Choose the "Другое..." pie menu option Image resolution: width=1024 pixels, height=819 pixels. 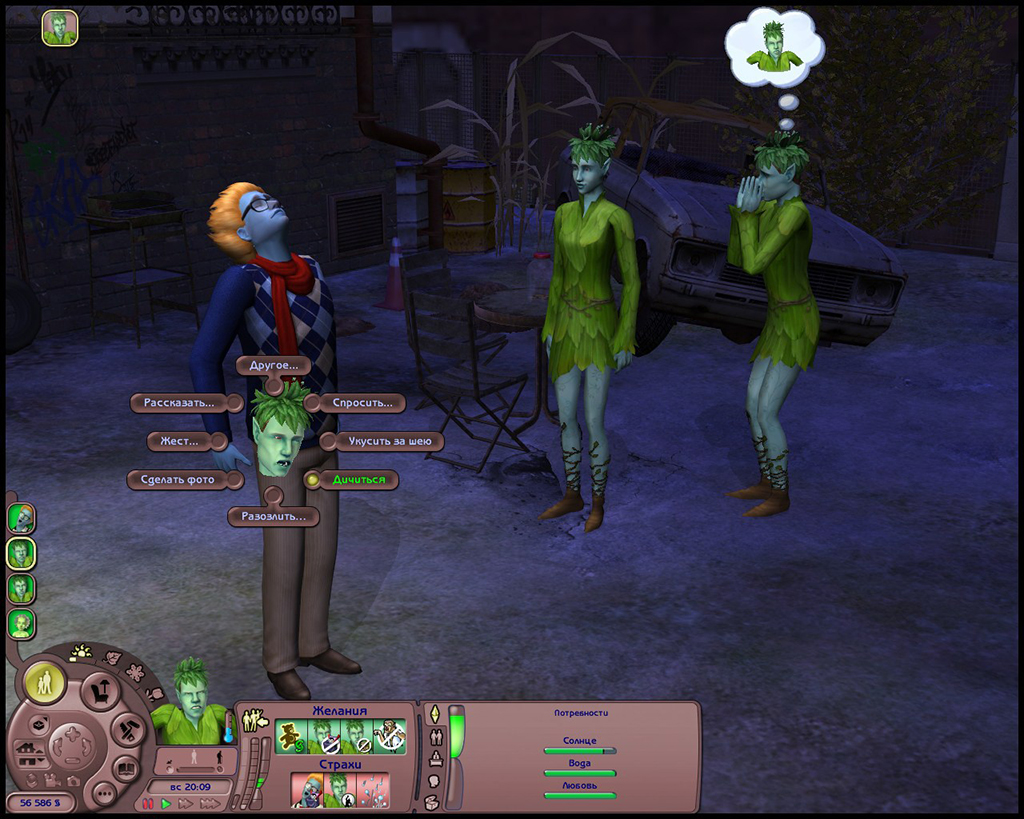tap(273, 366)
